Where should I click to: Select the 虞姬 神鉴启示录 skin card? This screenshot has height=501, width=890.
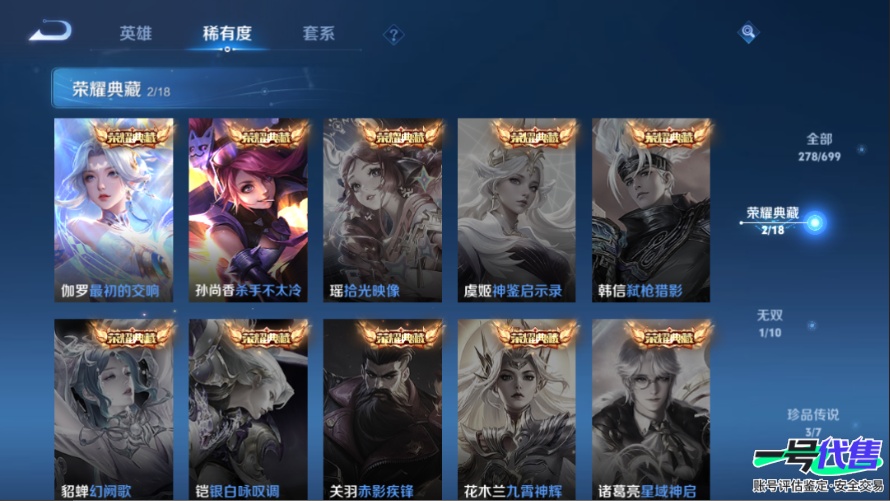(517, 210)
